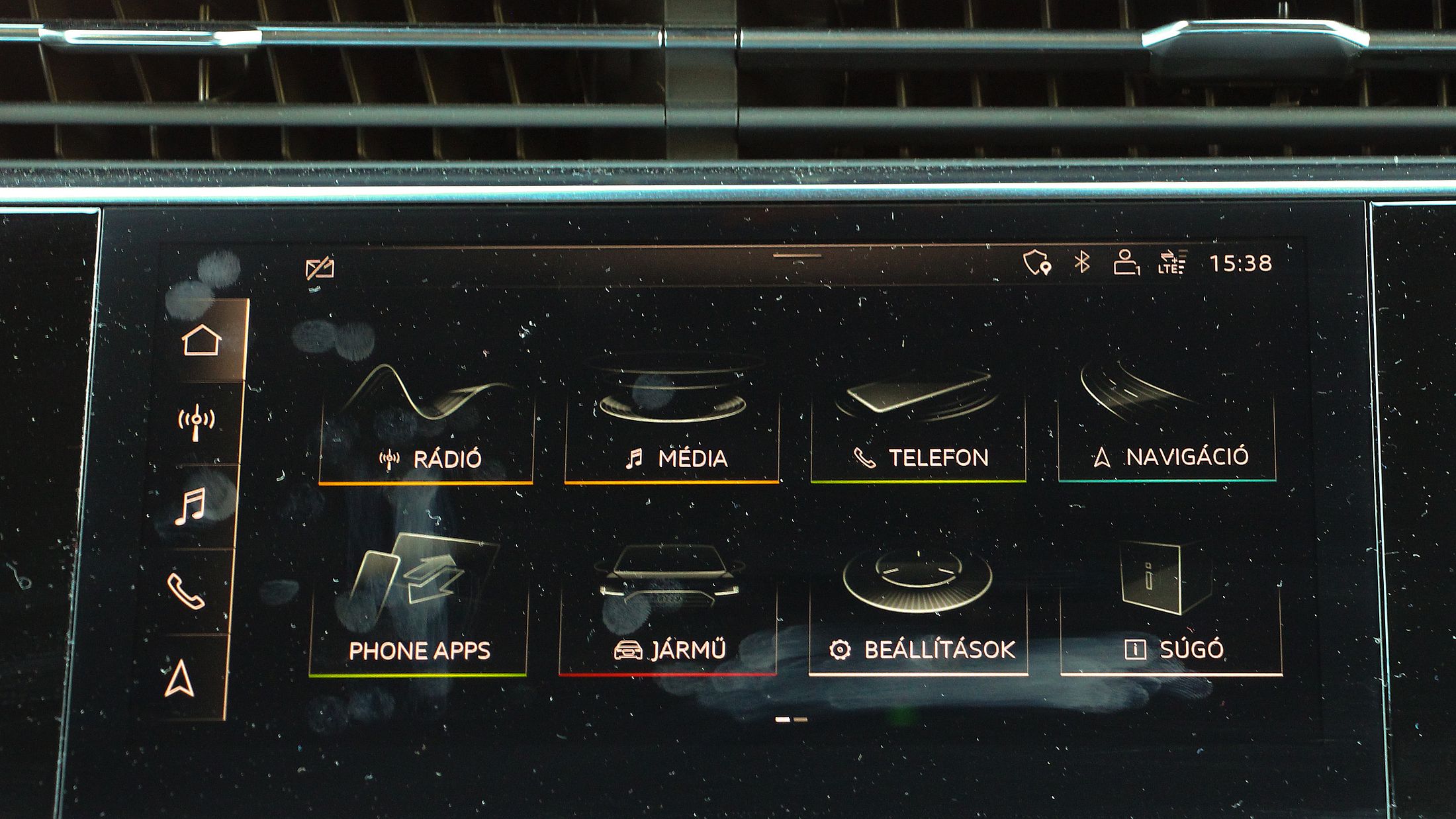Image resolution: width=1456 pixels, height=819 pixels.
Task: Open the PHONE APPS tile
Action: [418, 612]
